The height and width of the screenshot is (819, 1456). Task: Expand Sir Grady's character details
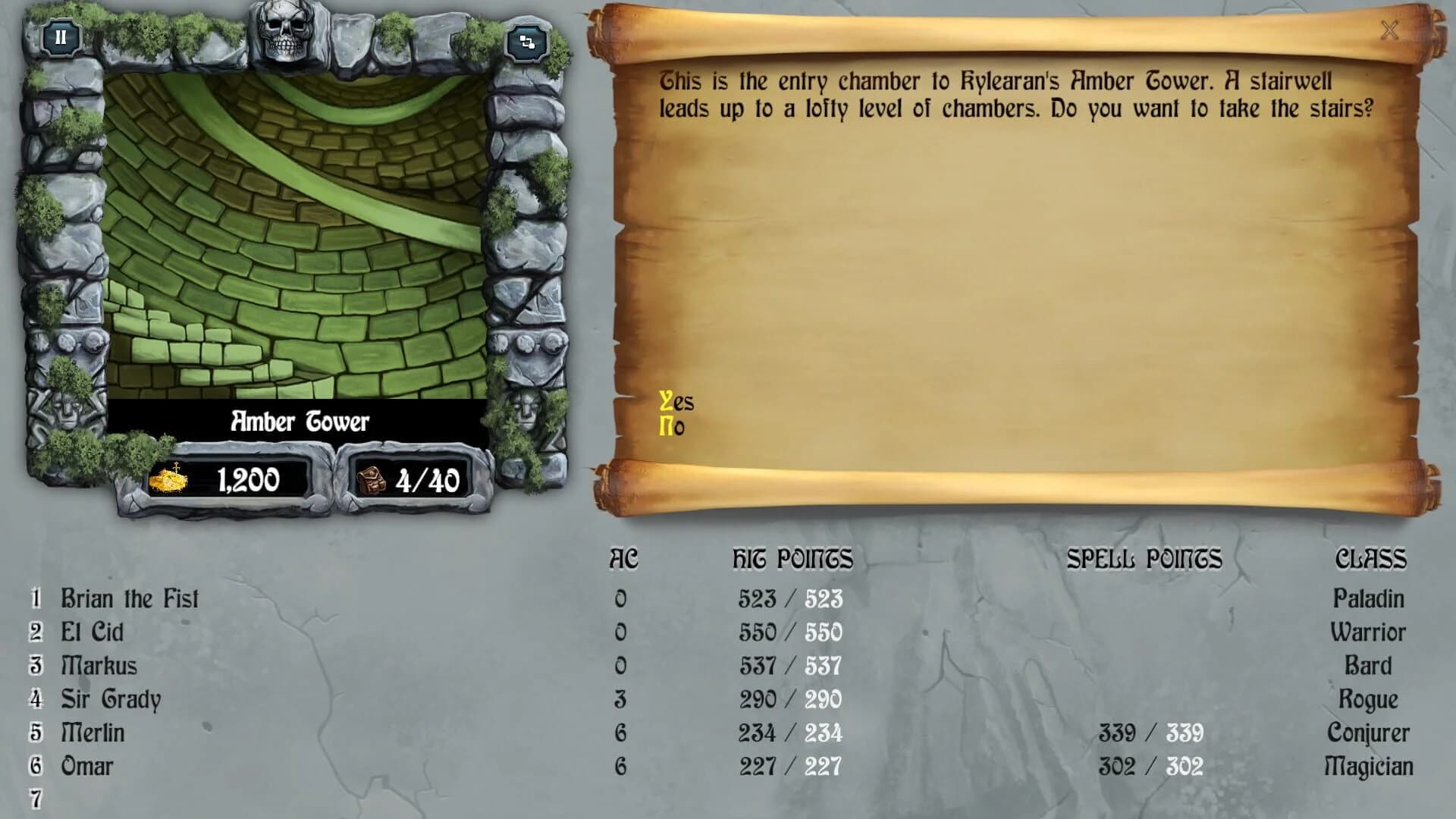point(112,699)
